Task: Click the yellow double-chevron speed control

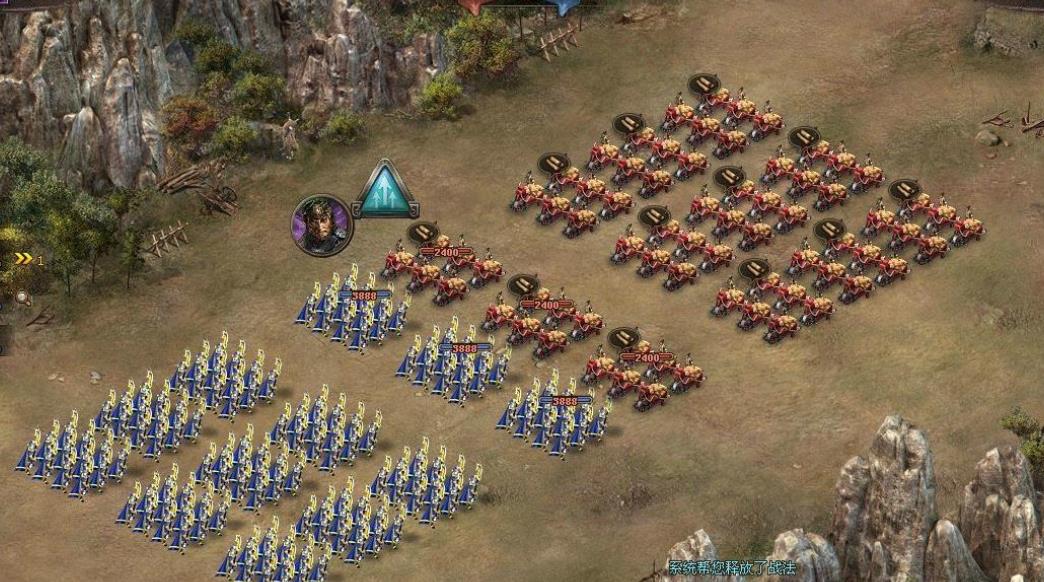Action: (23, 259)
